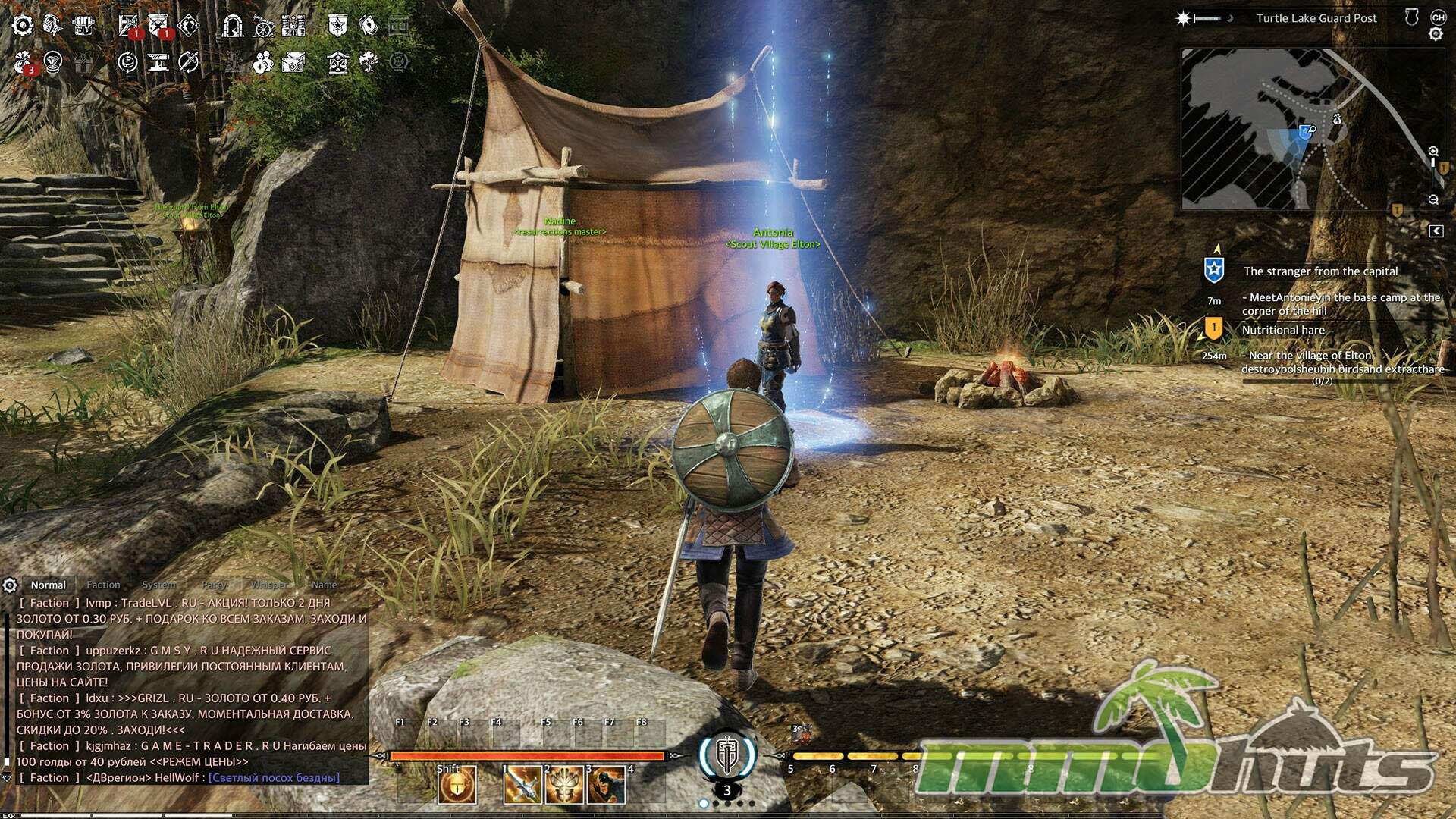This screenshot has width=1456, height=819.
Task: Switch to the Faction chat tab
Action: pos(103,585)
